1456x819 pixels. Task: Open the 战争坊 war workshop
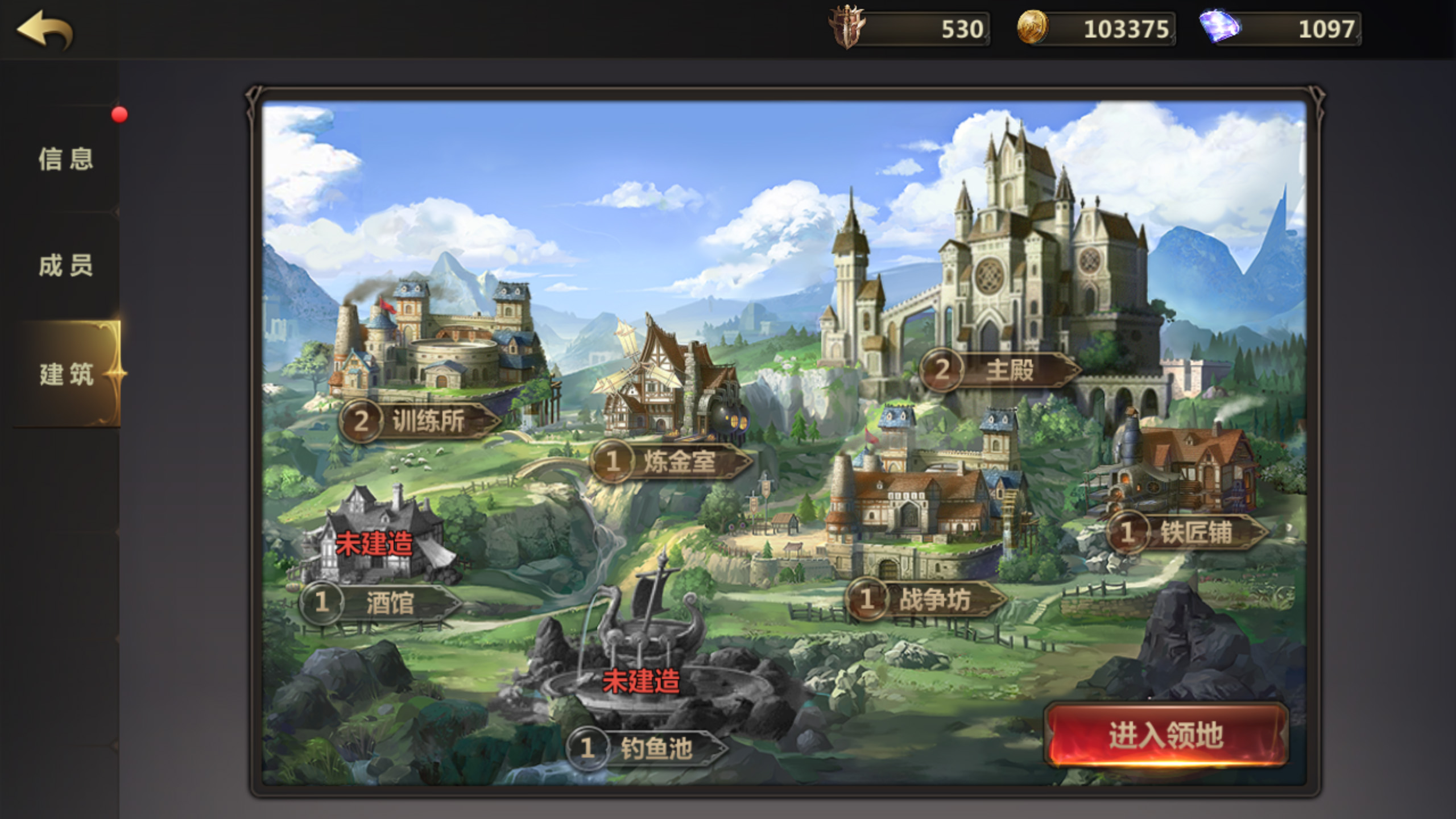pos(926,599)
